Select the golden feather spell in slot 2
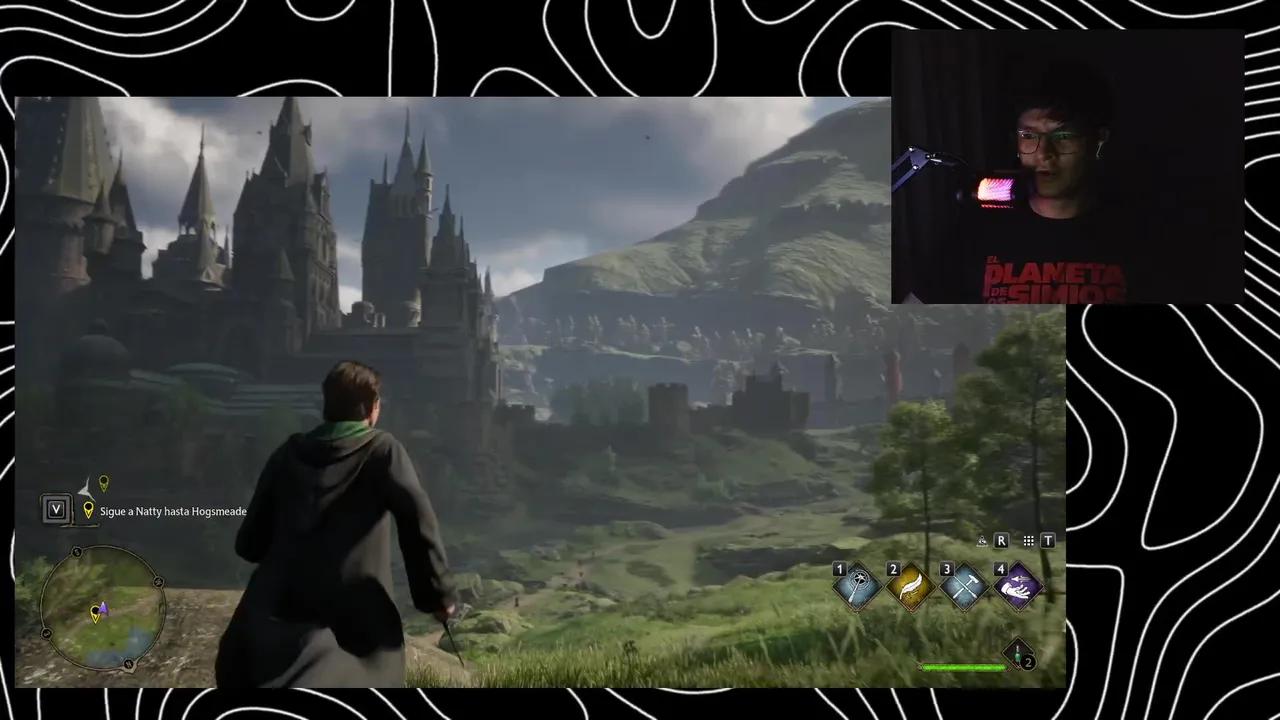The width and height of the screenshot is (1280, 720). [909, 586]
